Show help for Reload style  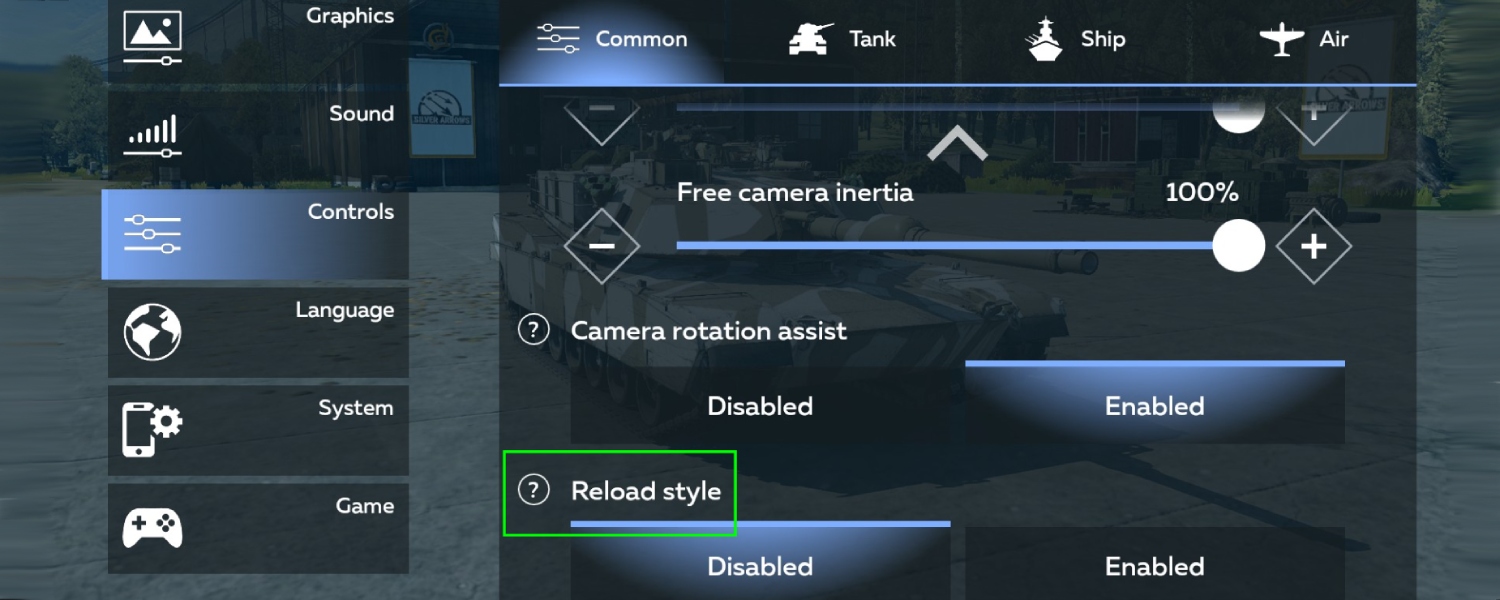(534, 490)
